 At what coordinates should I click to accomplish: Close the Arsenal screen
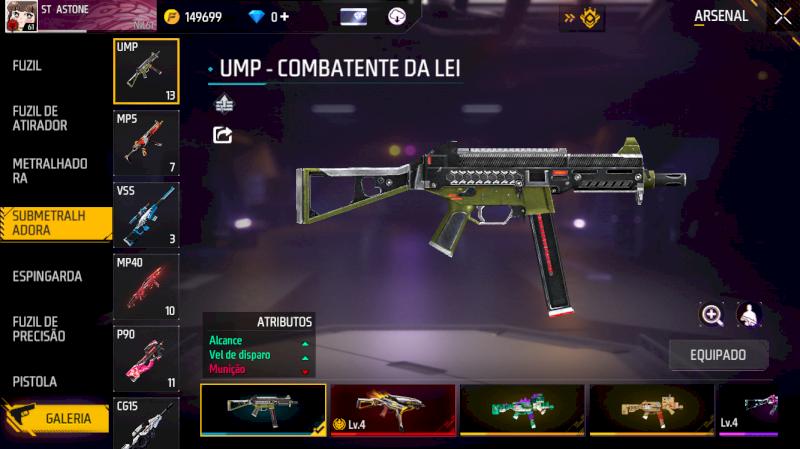[x=782, y=16]
